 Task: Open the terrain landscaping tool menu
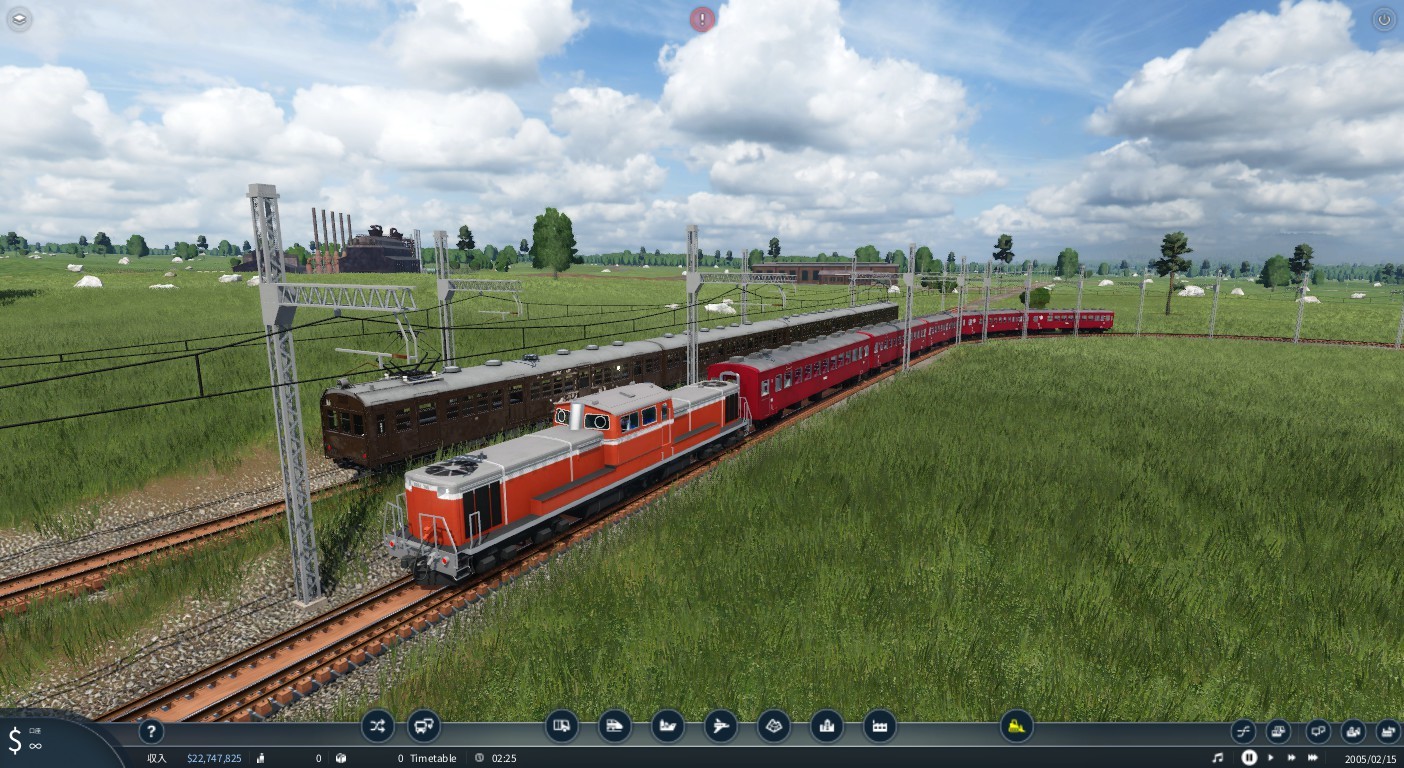tap(773, 725)
